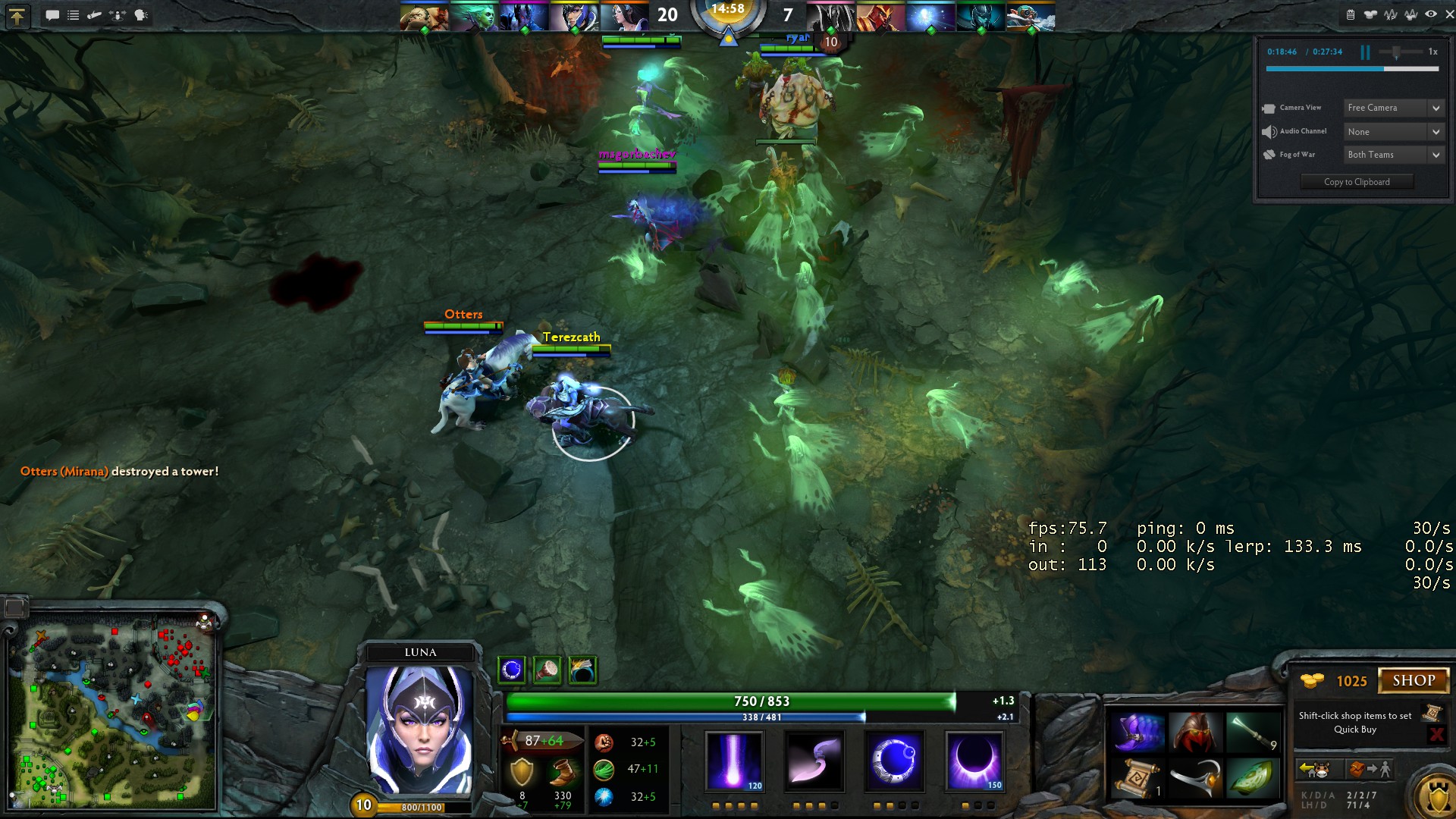Pause the replay playback
This screenshot has height=819, width=1456.
pyautogui.click(x=1364, y=52)
